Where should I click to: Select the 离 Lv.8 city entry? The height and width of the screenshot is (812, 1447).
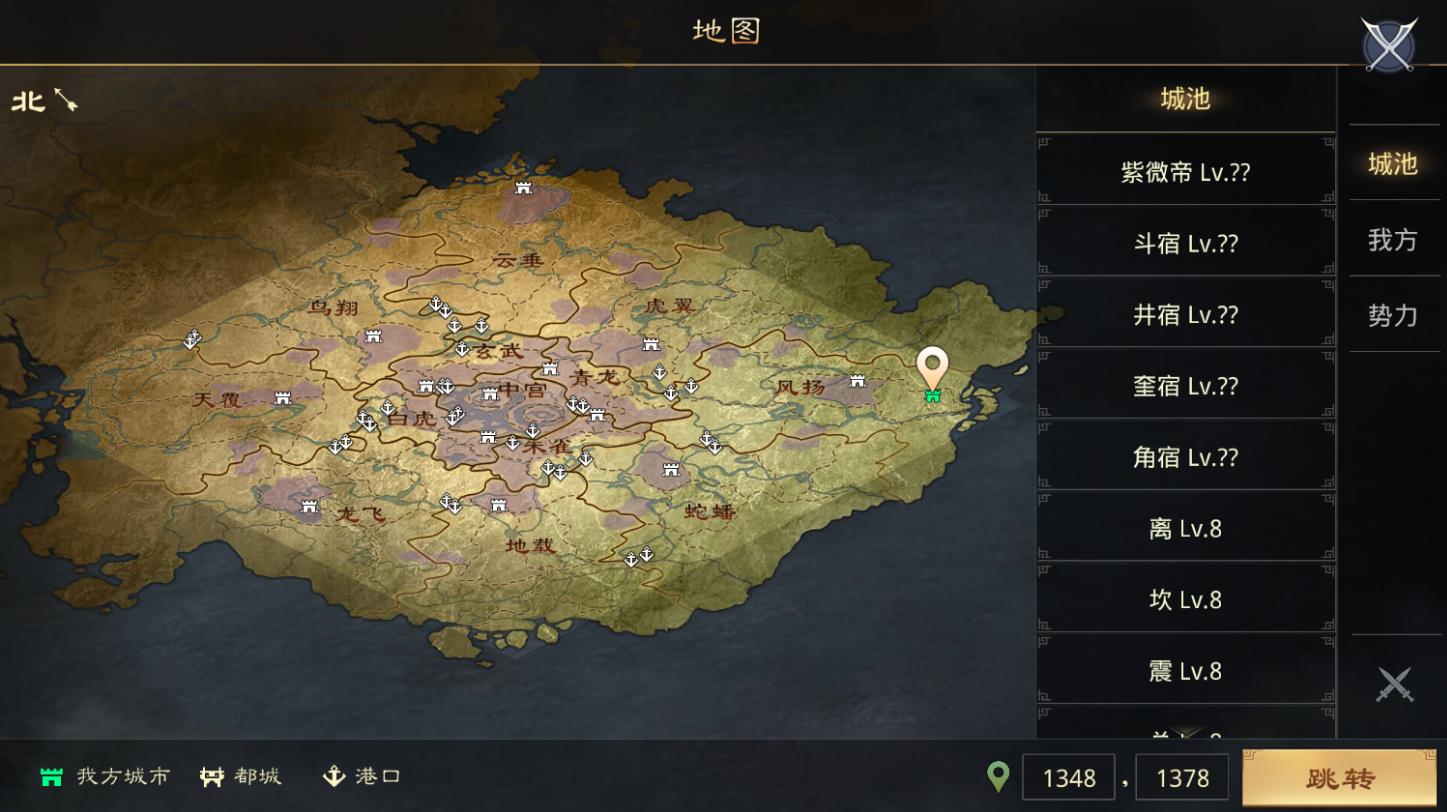(1185, 527)
